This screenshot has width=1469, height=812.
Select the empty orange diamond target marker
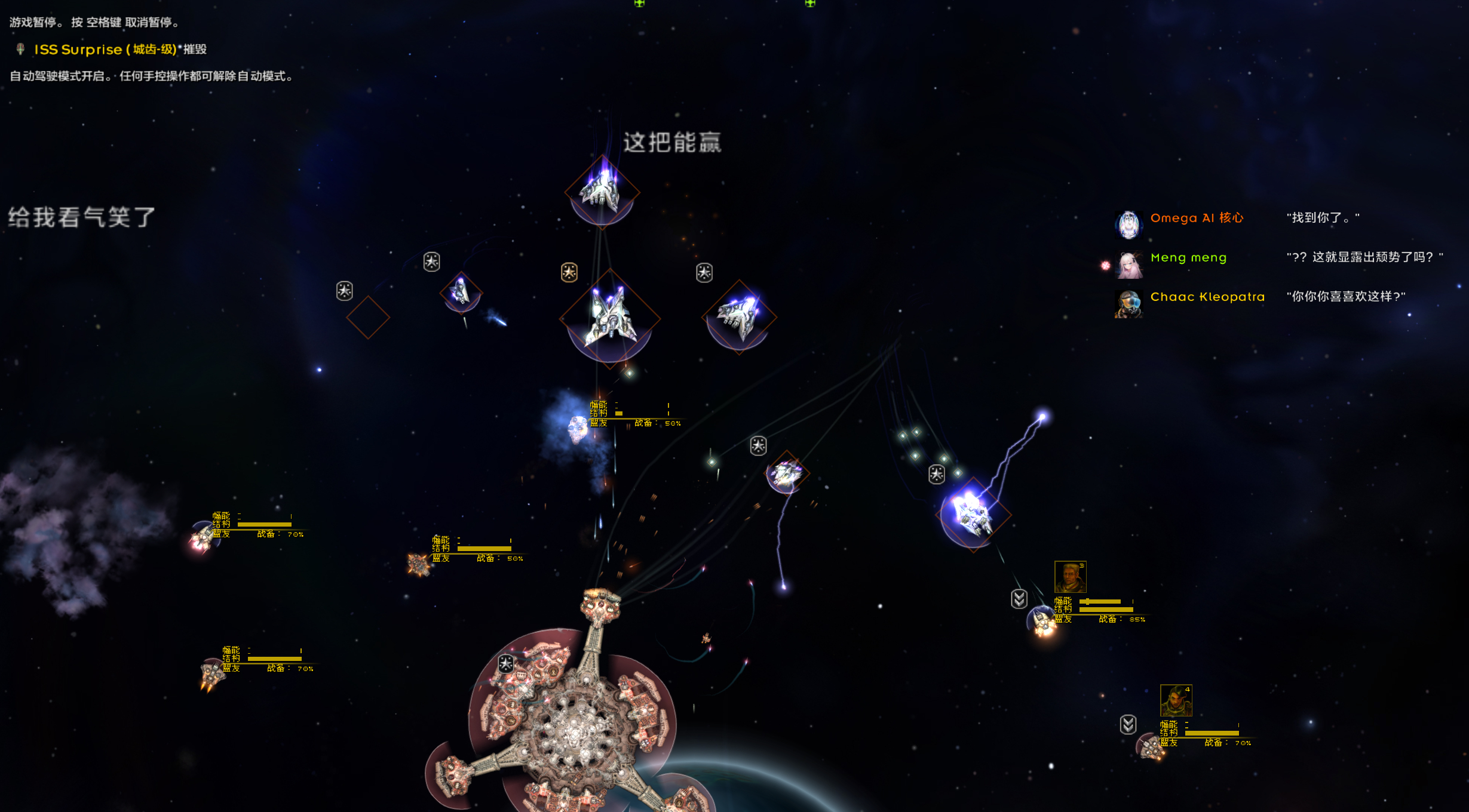click(368, 318)
